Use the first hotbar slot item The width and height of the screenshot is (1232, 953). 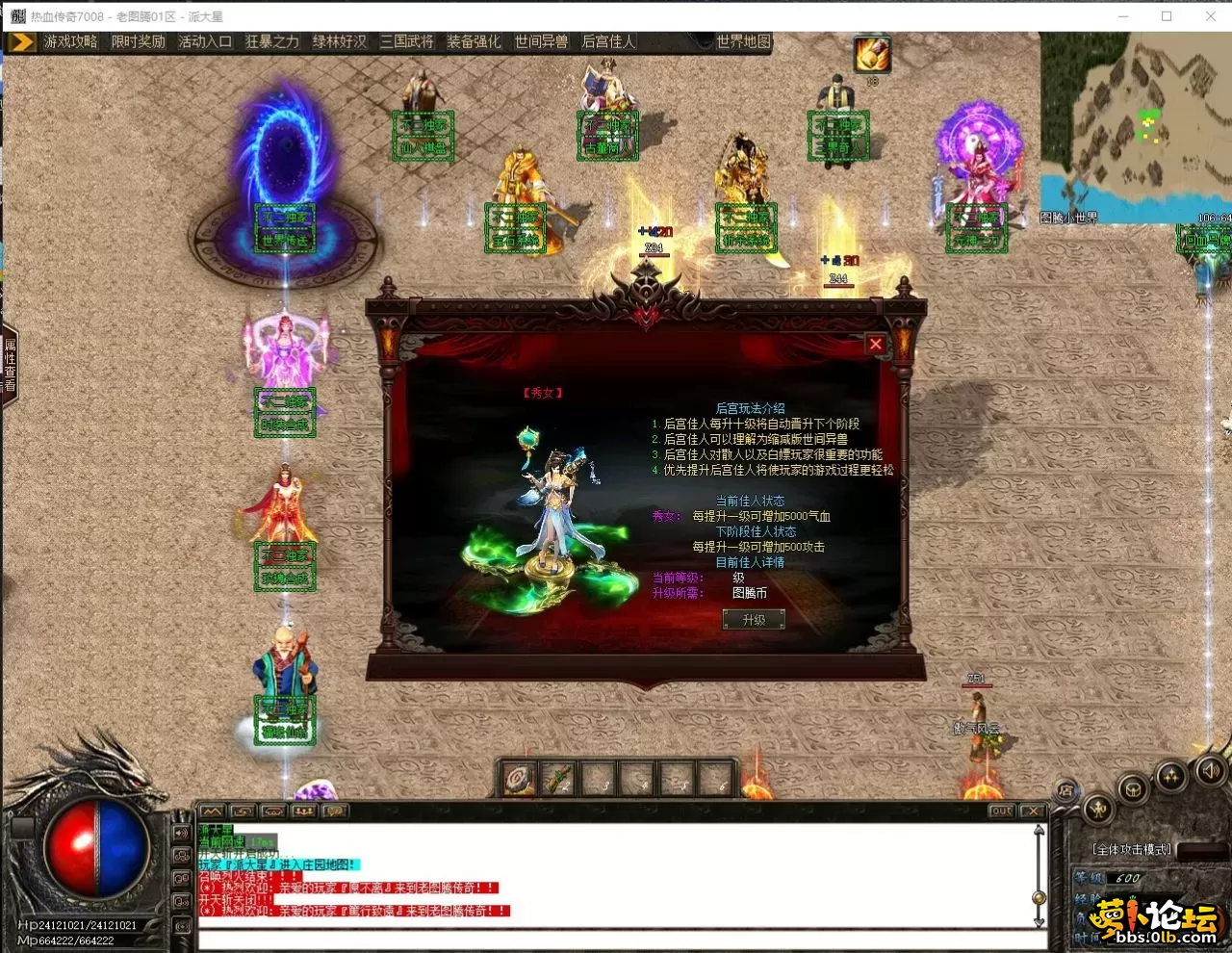[520, 779]
